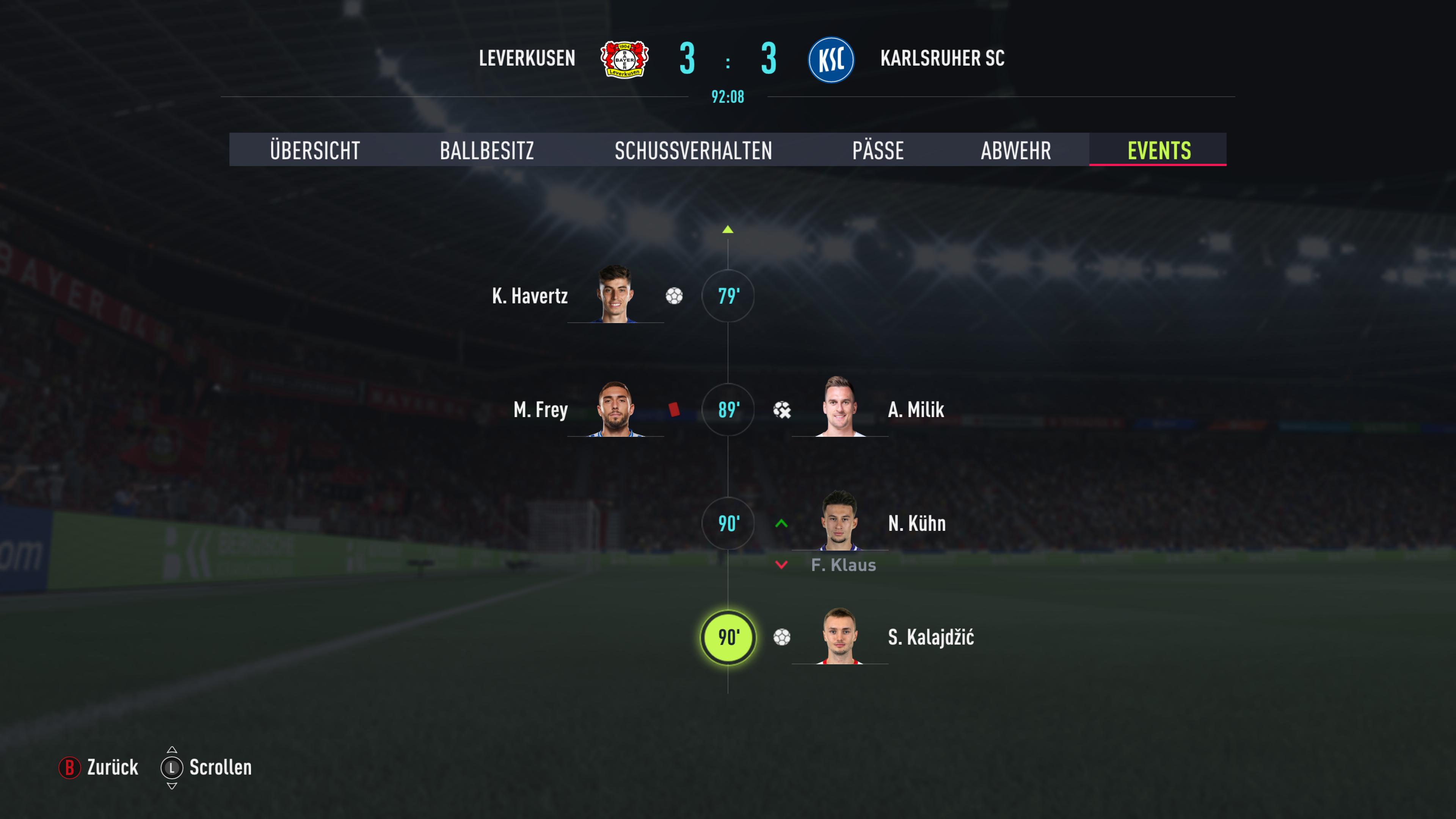Screen dimensions: 1456x819
Task: Select the Pässe tab
Action: [x=878, y=151]
